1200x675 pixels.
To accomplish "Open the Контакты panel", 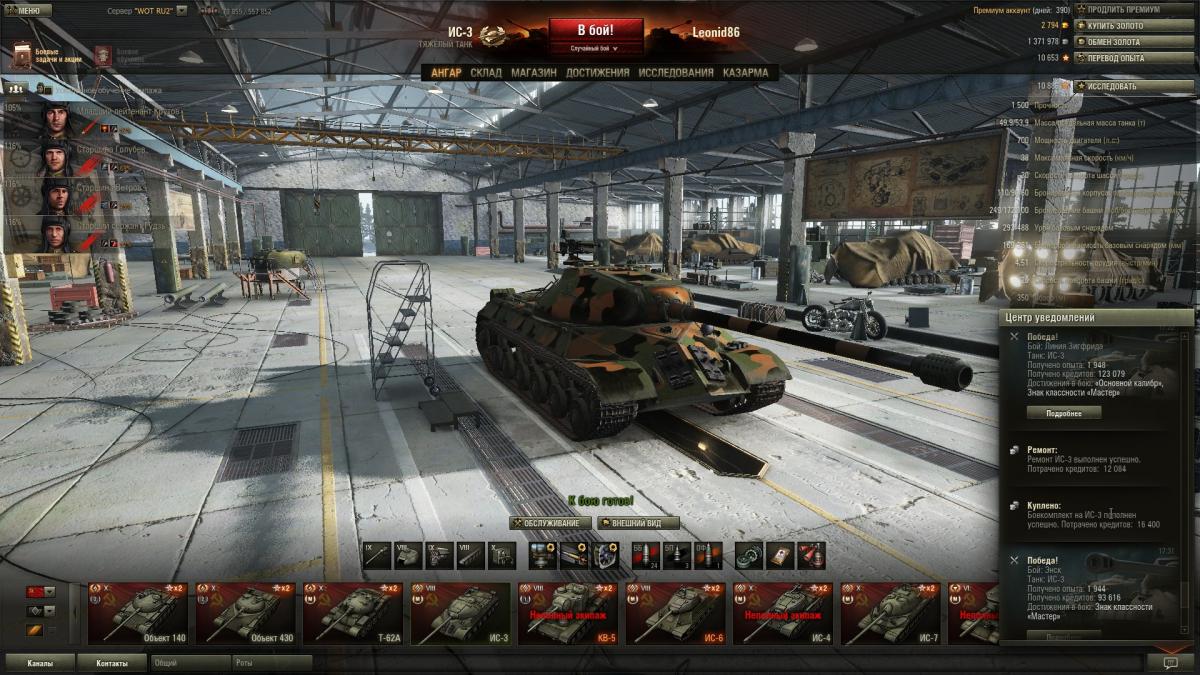I will point(112,663).
